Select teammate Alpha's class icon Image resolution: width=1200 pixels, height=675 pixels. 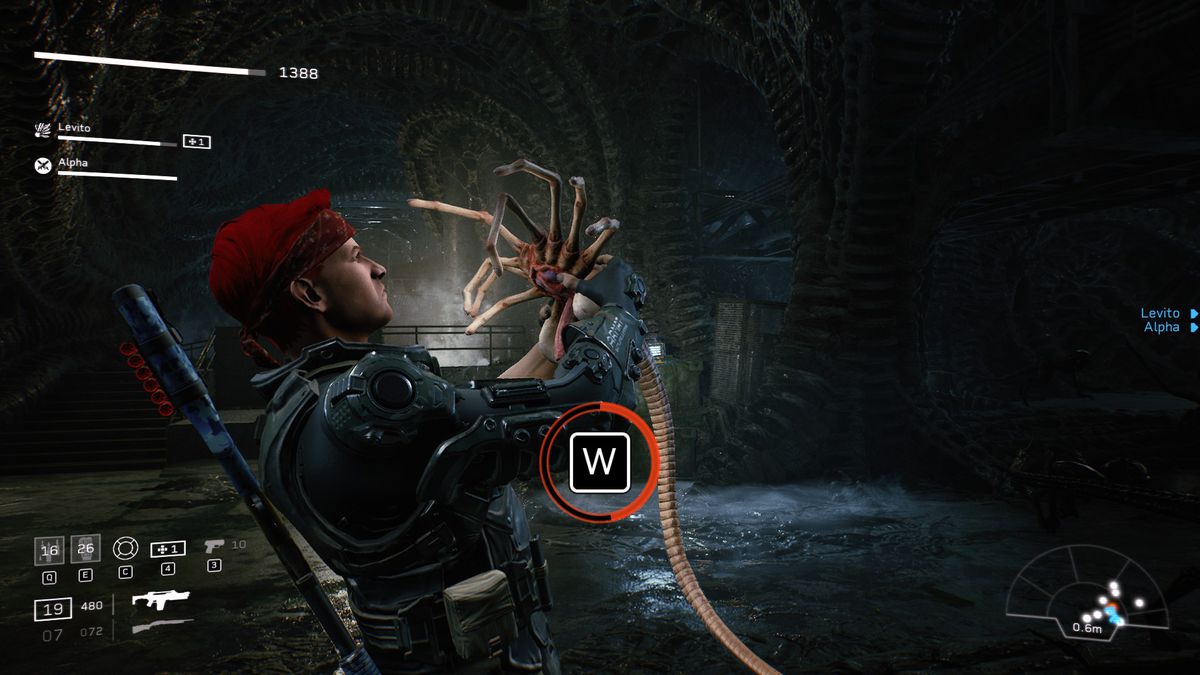tap(43, 165)
